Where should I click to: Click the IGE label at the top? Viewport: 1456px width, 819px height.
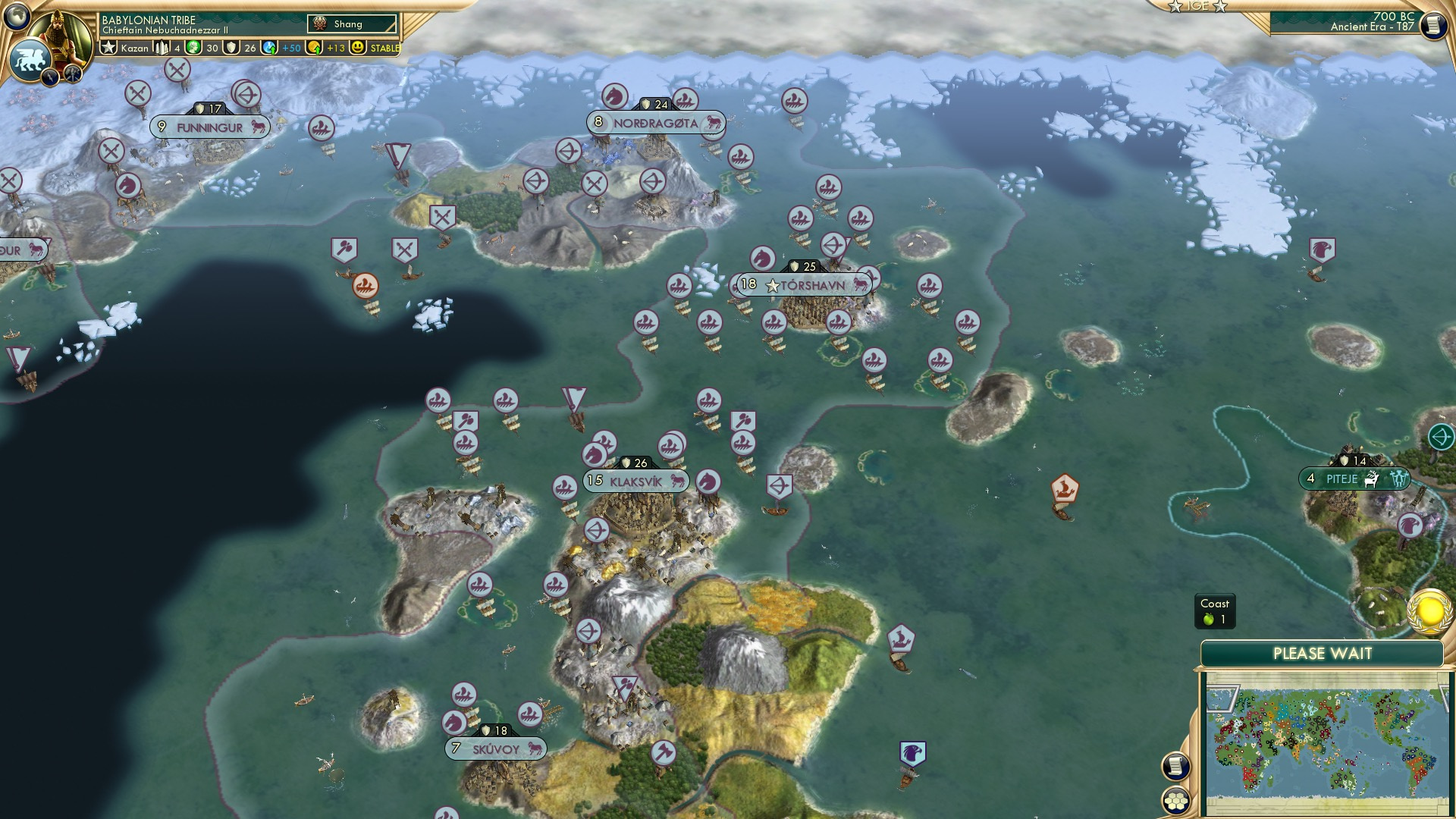pyautogui.click(x=1197, y=7)
